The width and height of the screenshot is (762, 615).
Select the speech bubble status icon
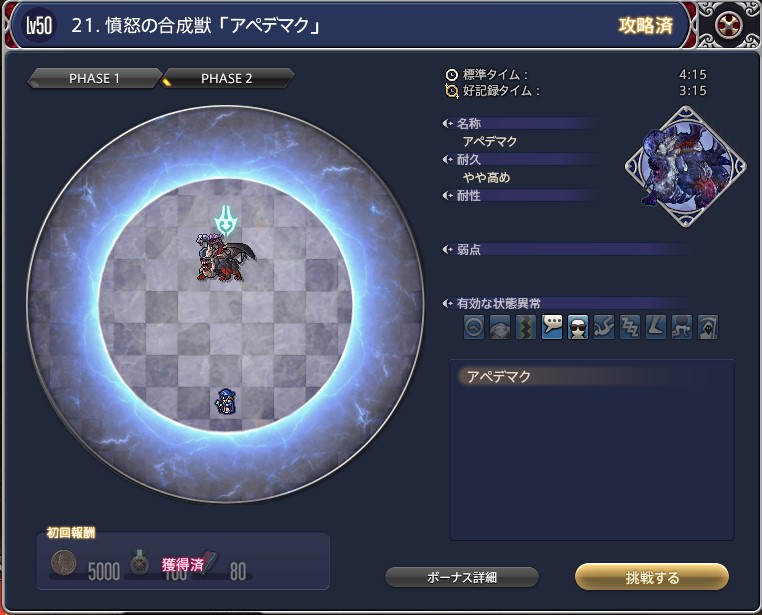552,327
